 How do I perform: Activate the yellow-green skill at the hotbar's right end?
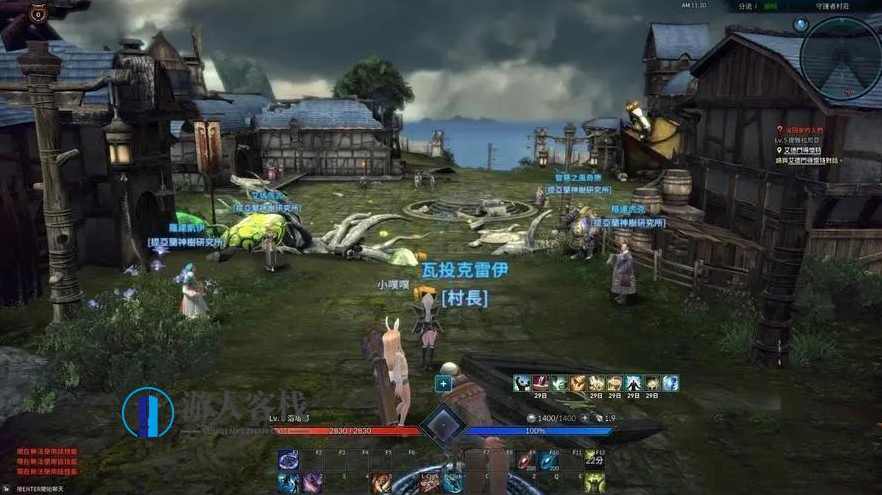tap(594, 483)
